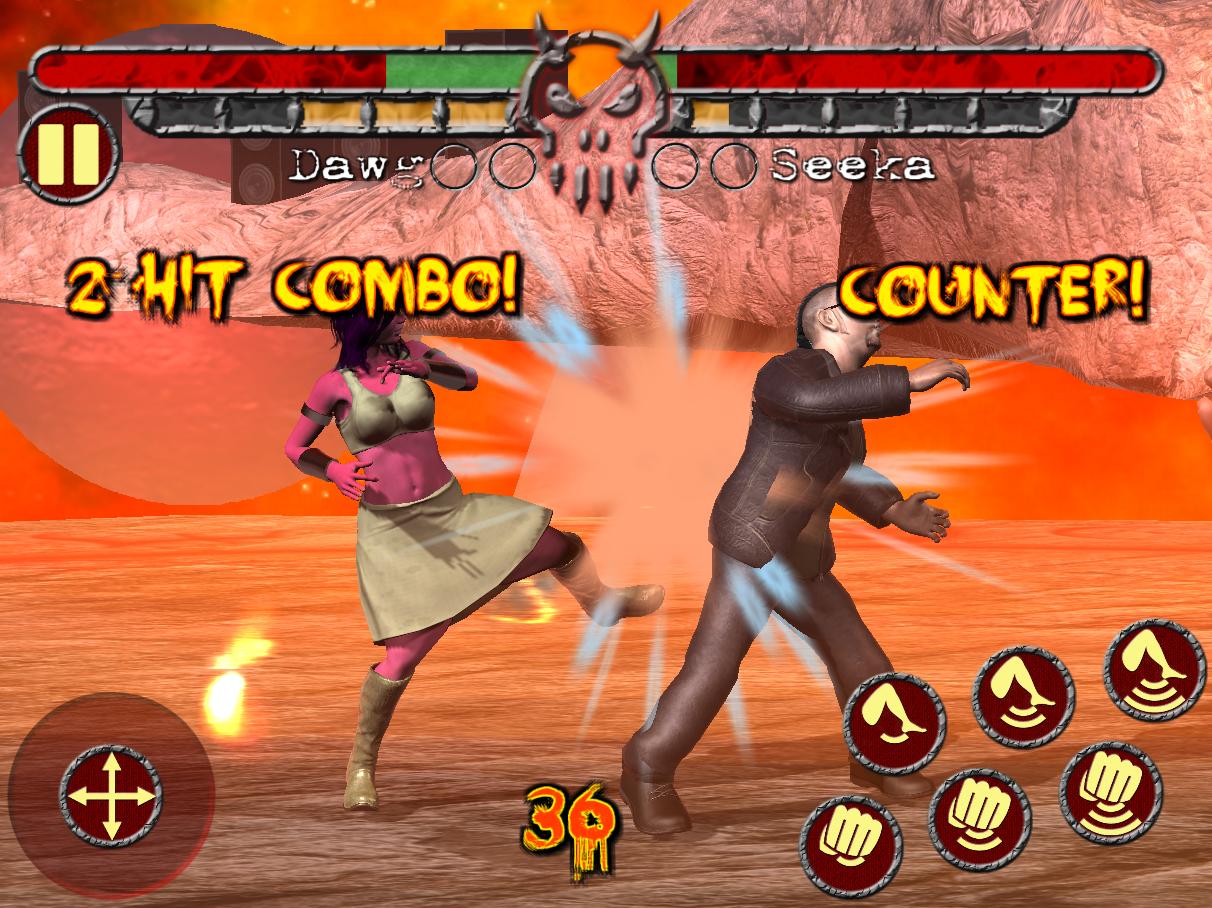Throw a kick with the one-wave leg button
Screen dimensions: 1212x908
[894, 723]
